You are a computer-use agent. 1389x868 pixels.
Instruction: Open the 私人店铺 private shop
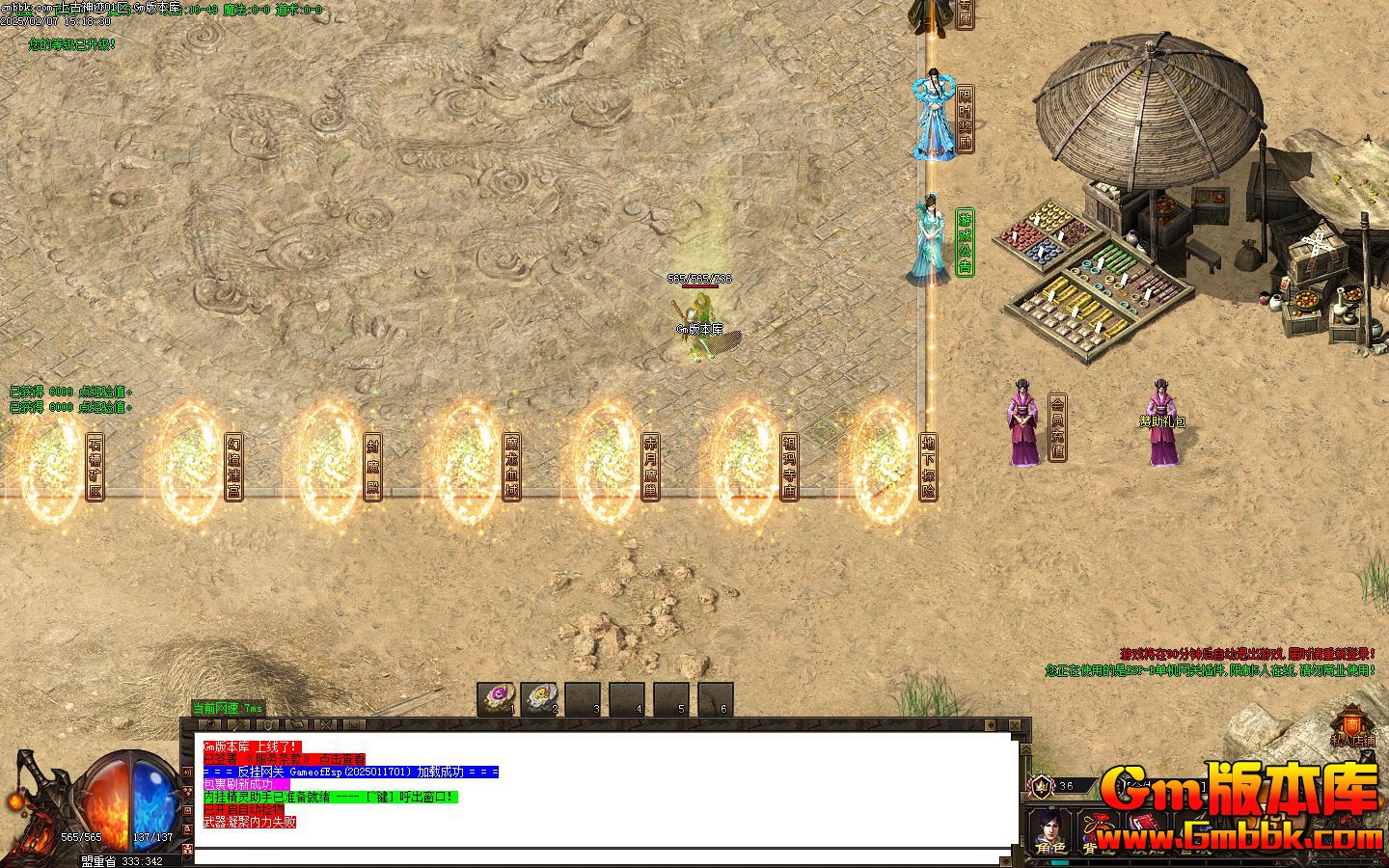point(1352,729)
